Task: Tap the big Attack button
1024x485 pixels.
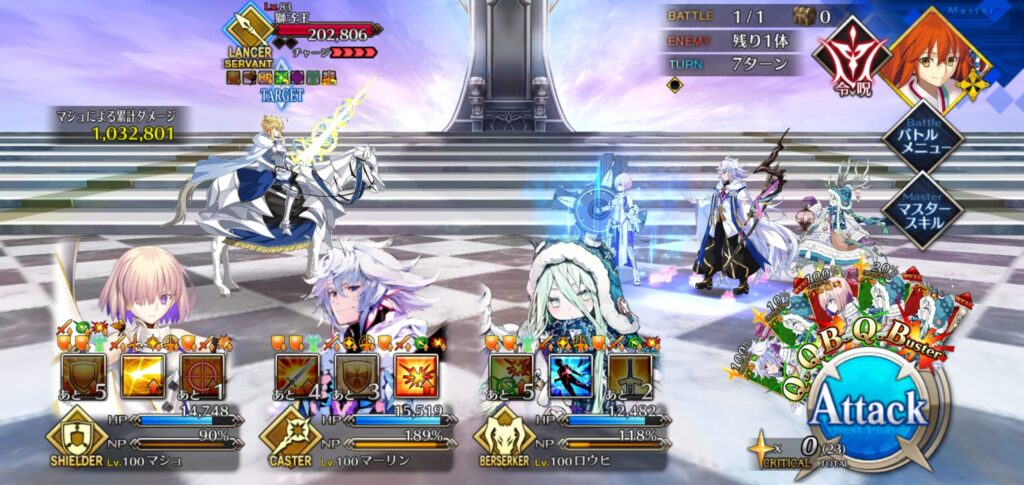Action: (868, 409)
